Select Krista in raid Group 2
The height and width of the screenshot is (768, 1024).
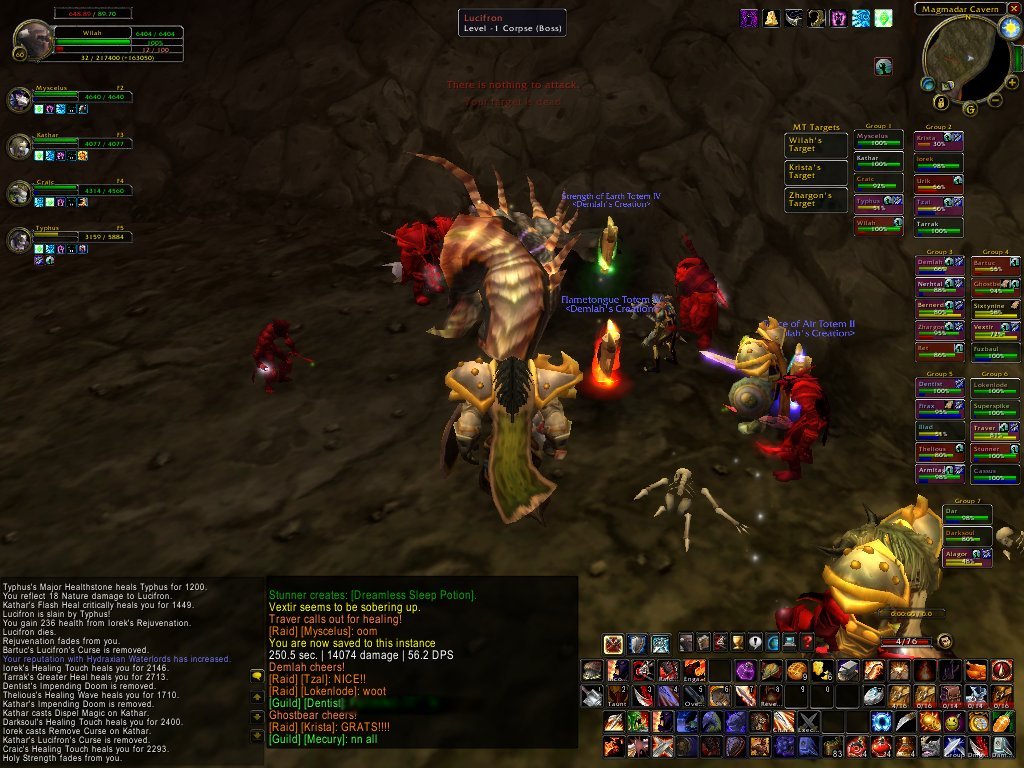pos(938,141)
